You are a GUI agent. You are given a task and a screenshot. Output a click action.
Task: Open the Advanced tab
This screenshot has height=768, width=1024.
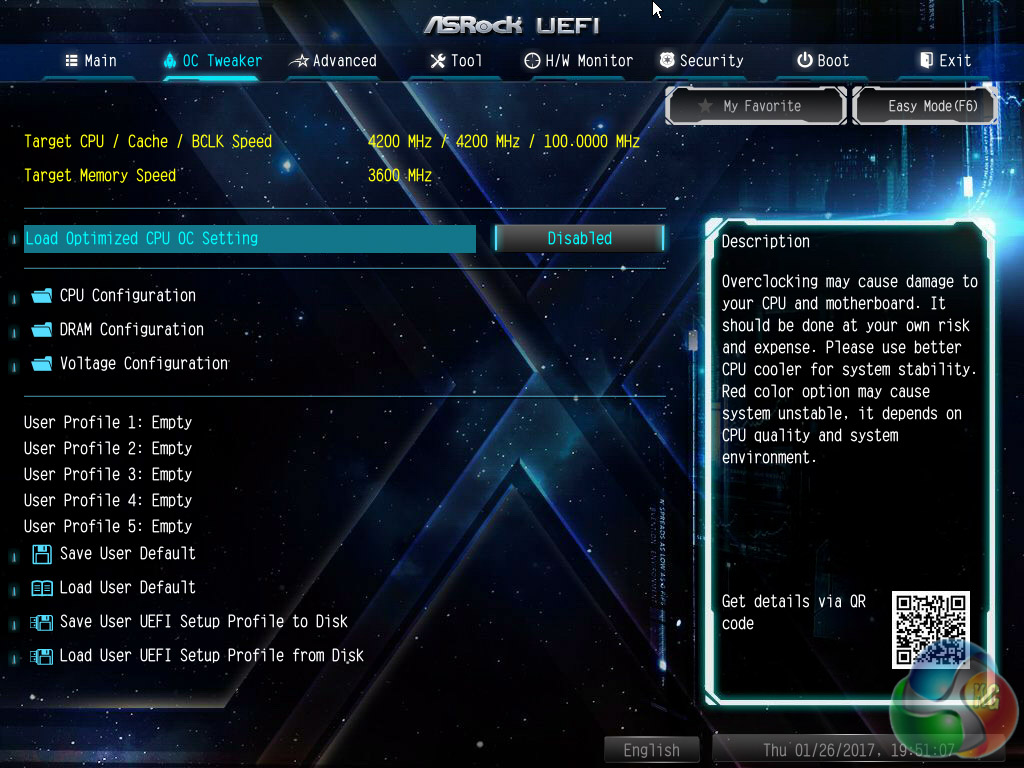[x=333, y=61]
